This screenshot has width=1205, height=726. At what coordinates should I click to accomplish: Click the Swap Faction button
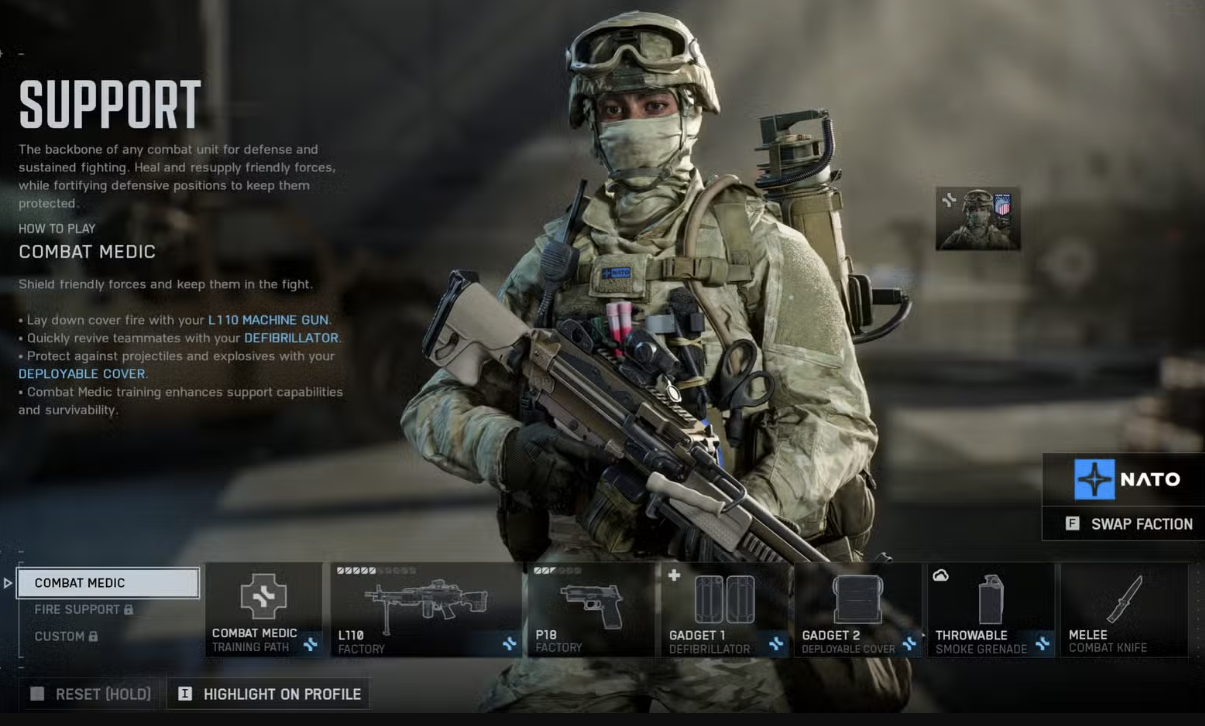1128,524
